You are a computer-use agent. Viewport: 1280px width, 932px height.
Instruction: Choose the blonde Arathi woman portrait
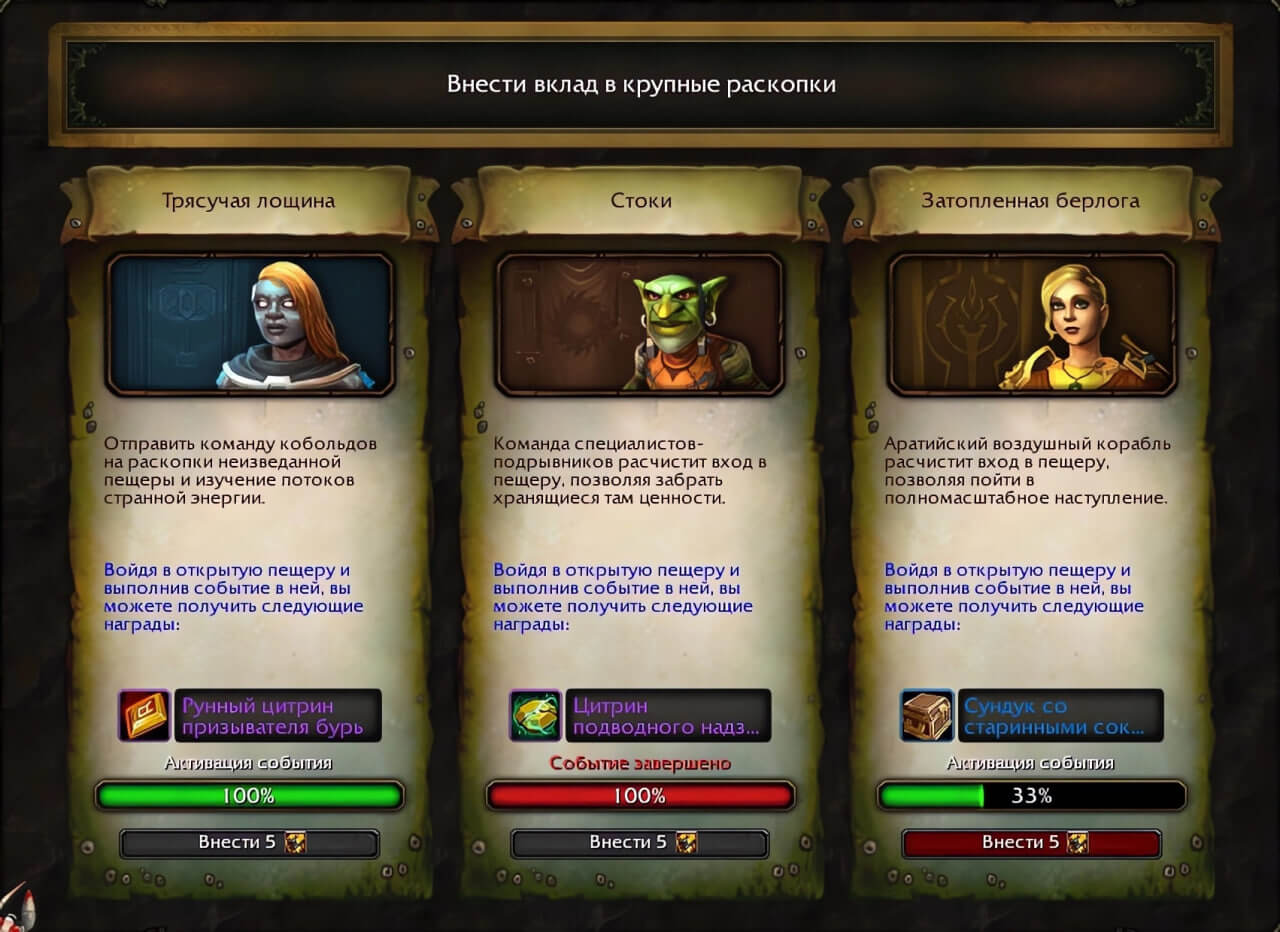click(1031, 324)
